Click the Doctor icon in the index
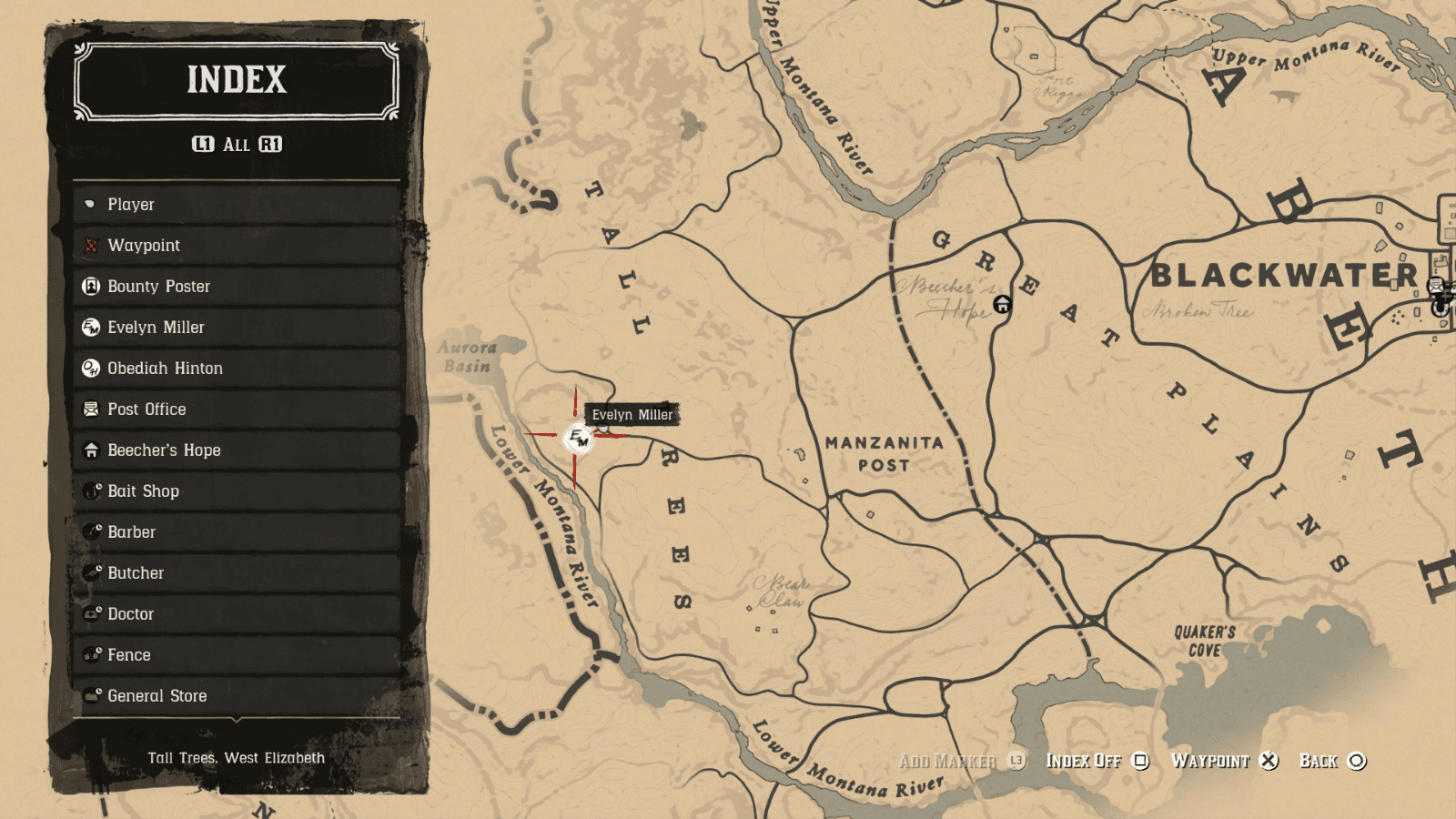This screenshot has width=1456, height=819. [x=92, y=613]
